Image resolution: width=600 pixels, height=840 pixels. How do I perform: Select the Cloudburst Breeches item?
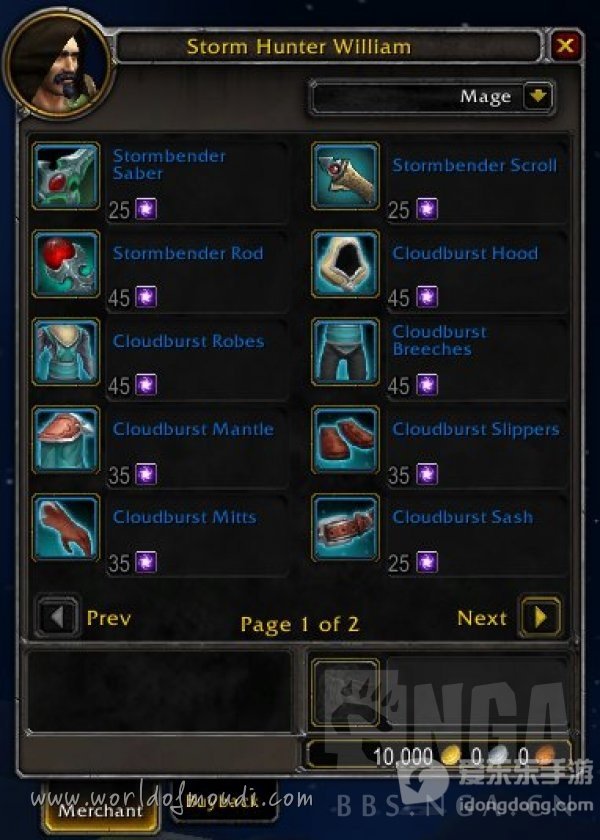click(345, 352)
